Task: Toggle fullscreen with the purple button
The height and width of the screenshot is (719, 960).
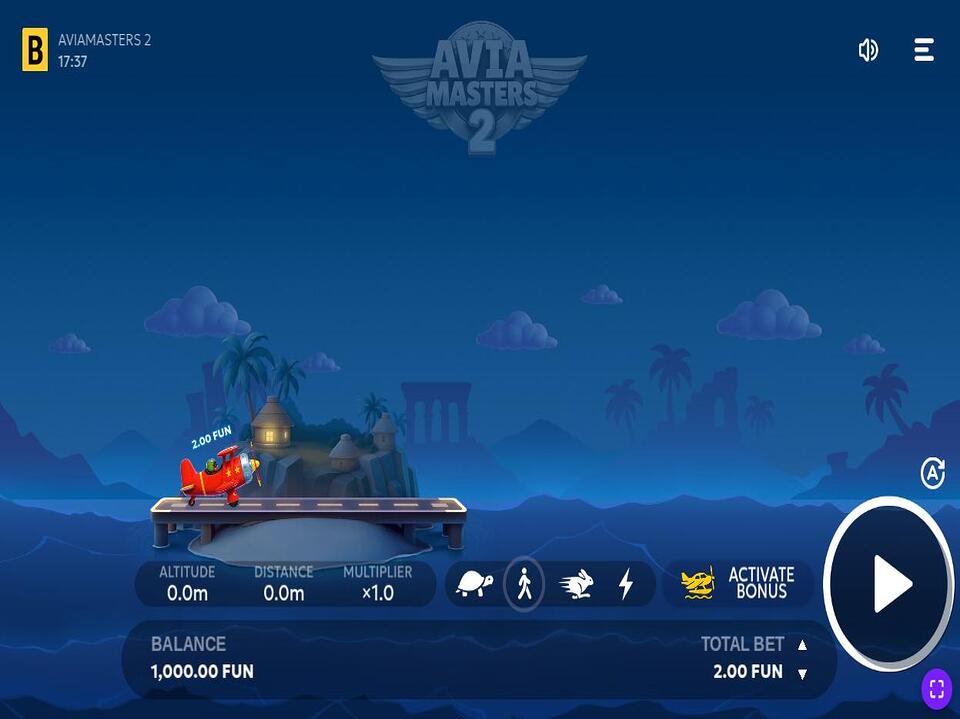Action: pos(937,688)
